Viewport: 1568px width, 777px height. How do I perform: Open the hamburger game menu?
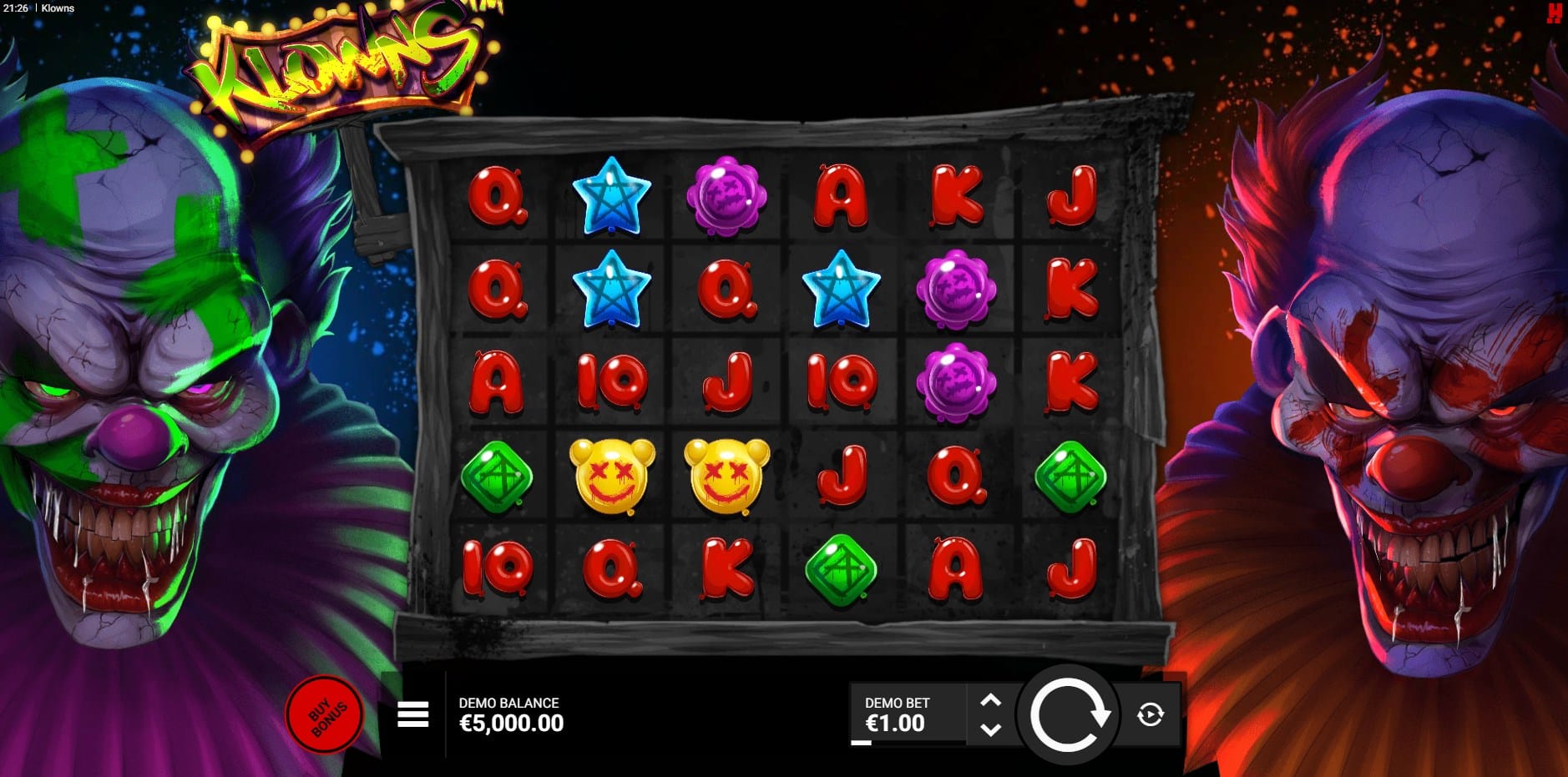[x=412, y=714]
